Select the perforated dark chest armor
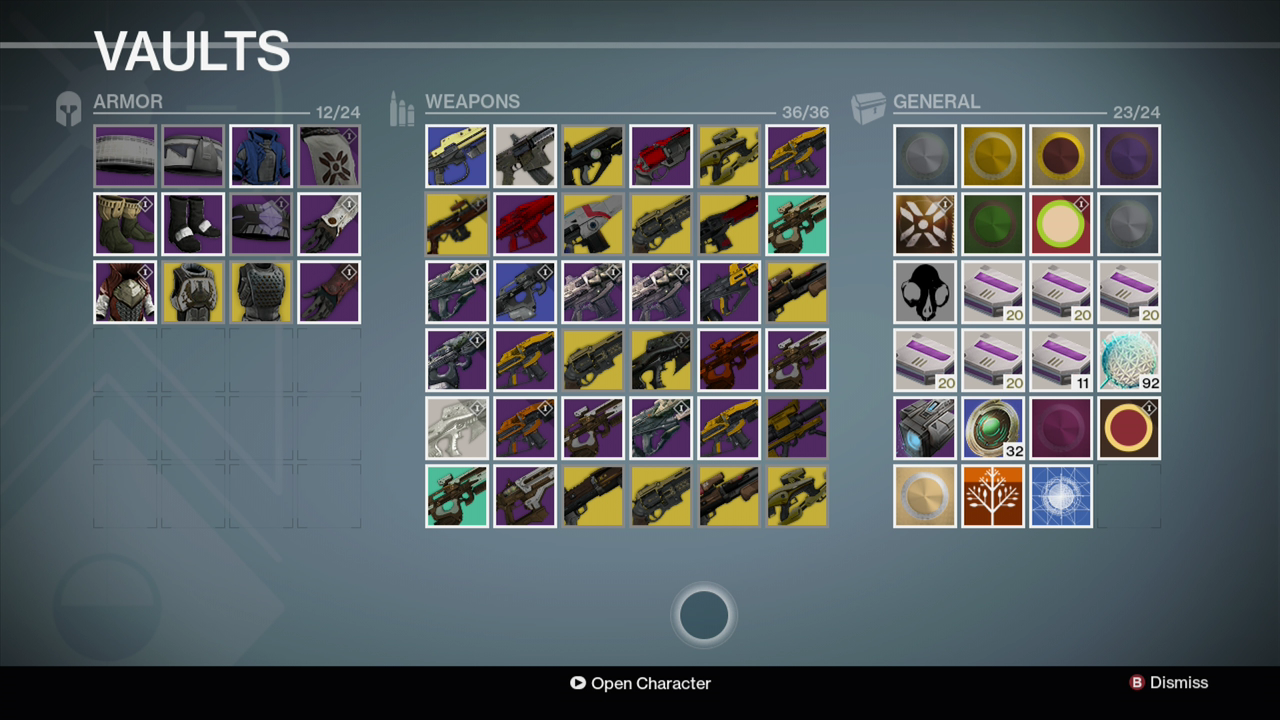 pos(261,292)
